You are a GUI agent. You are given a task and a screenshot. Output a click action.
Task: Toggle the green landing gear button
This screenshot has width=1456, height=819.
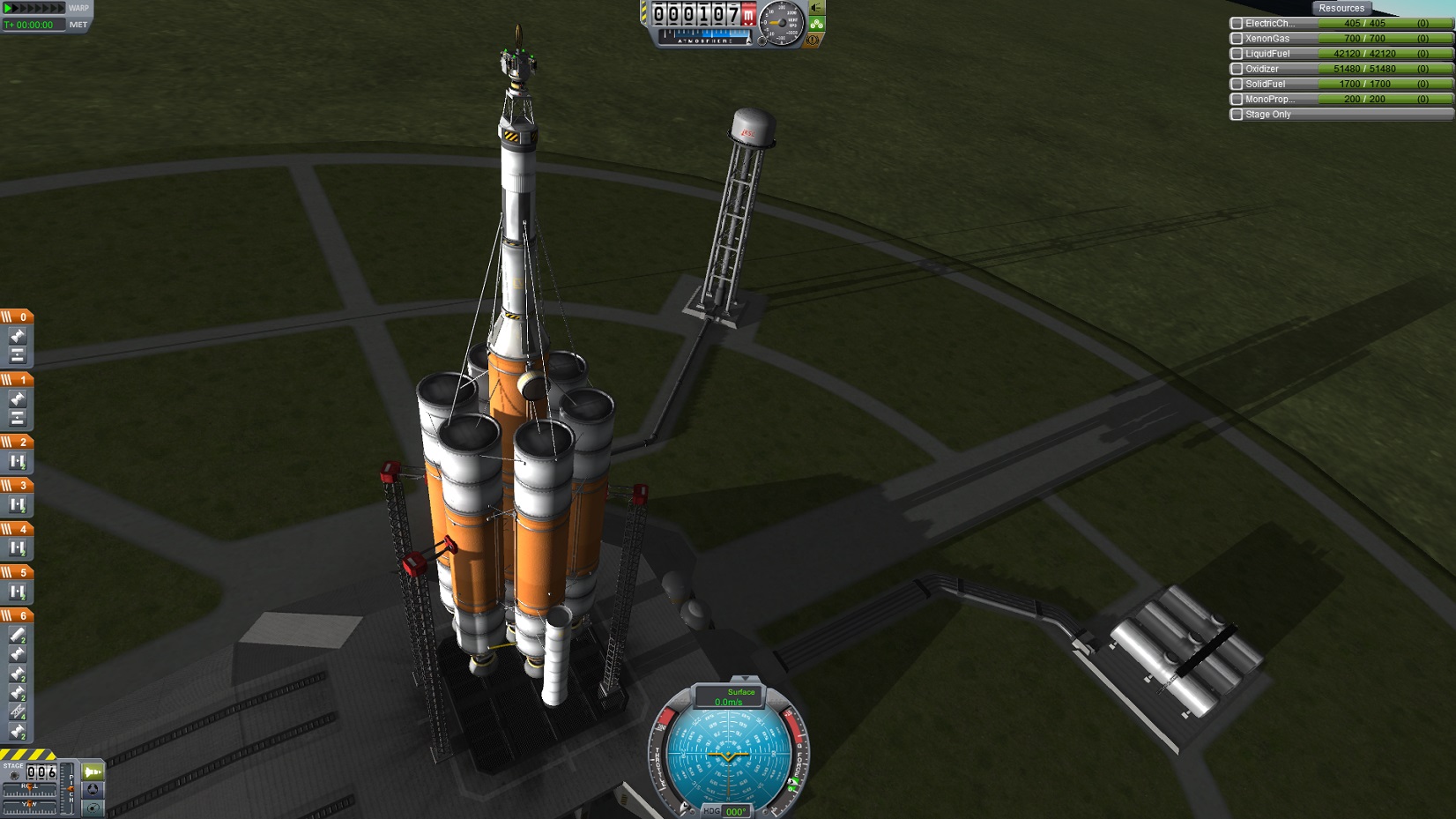click(x=816, y=24)
